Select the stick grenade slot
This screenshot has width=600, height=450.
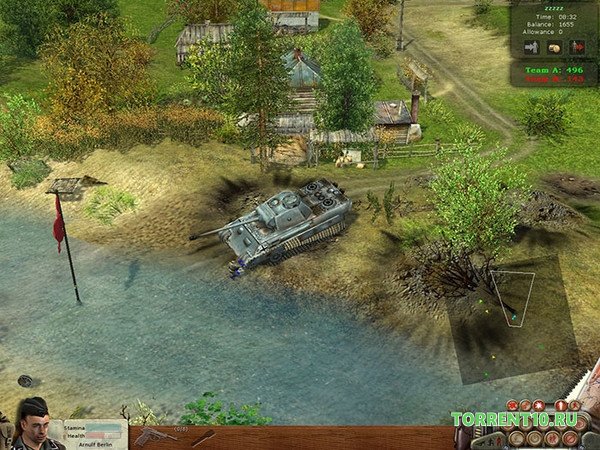[x=203, y=437]
